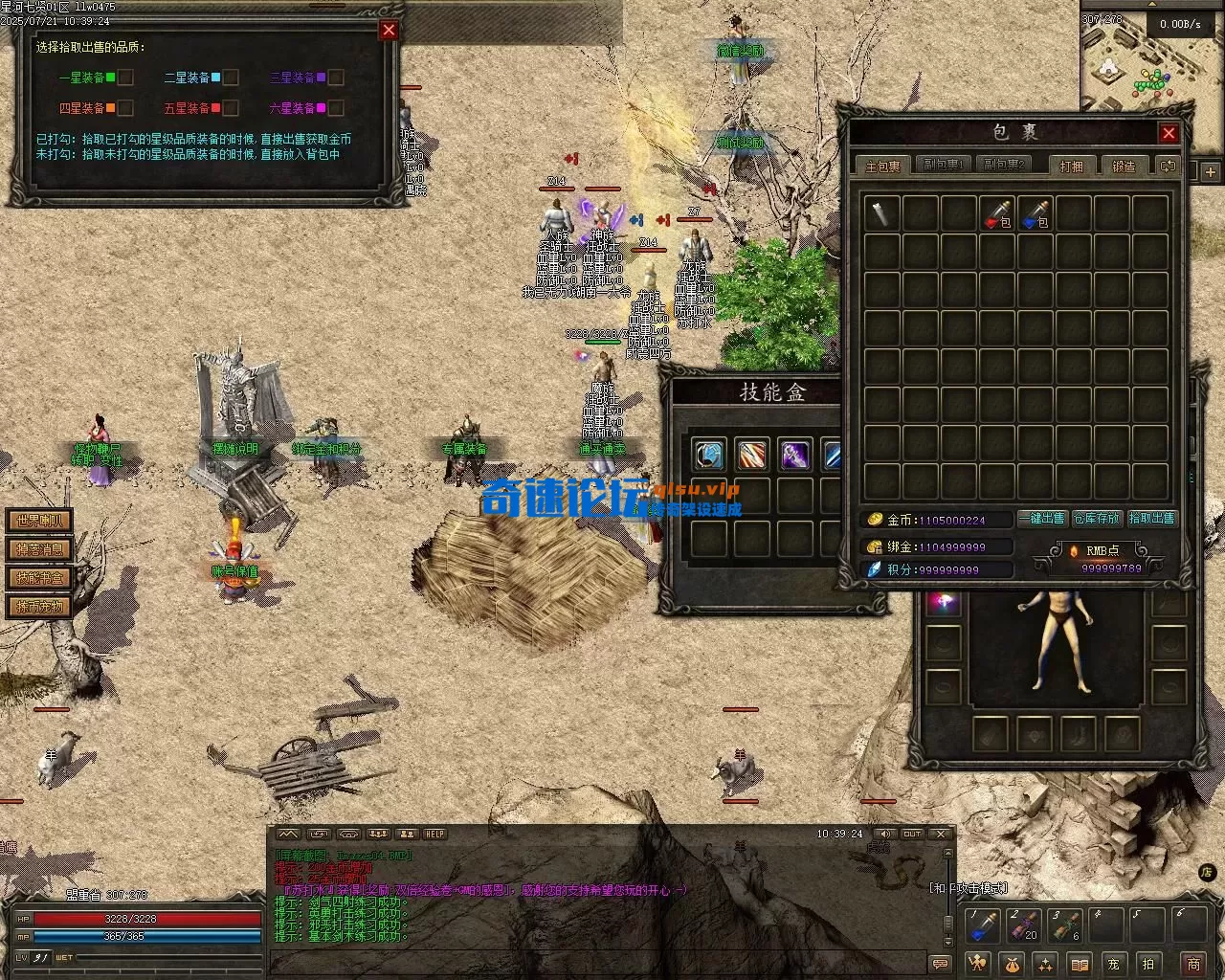Tick the 二星装备 checkbox
This screenshot has width=1225, height=980.
(231, 78)
